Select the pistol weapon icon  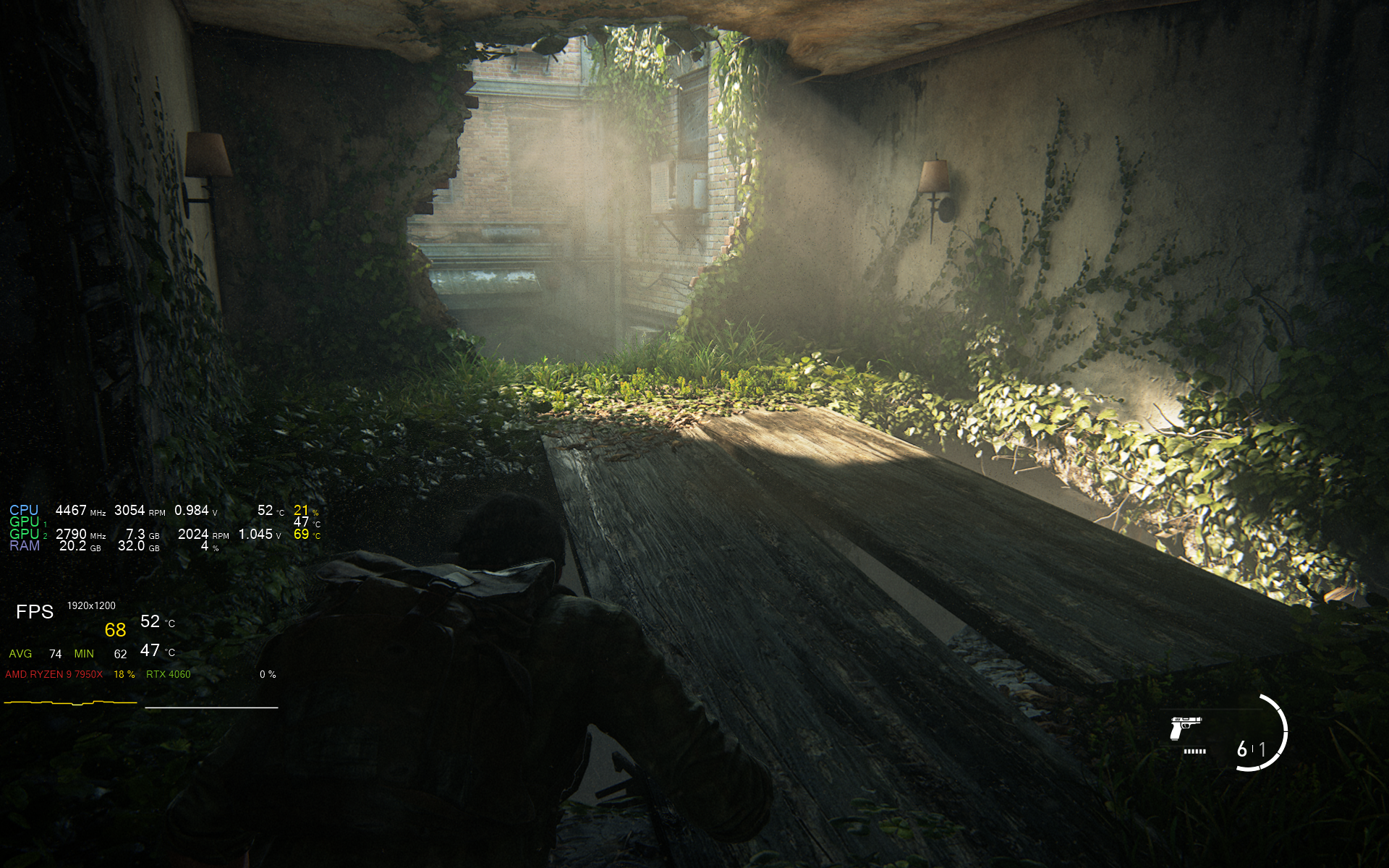point(1185,728)
